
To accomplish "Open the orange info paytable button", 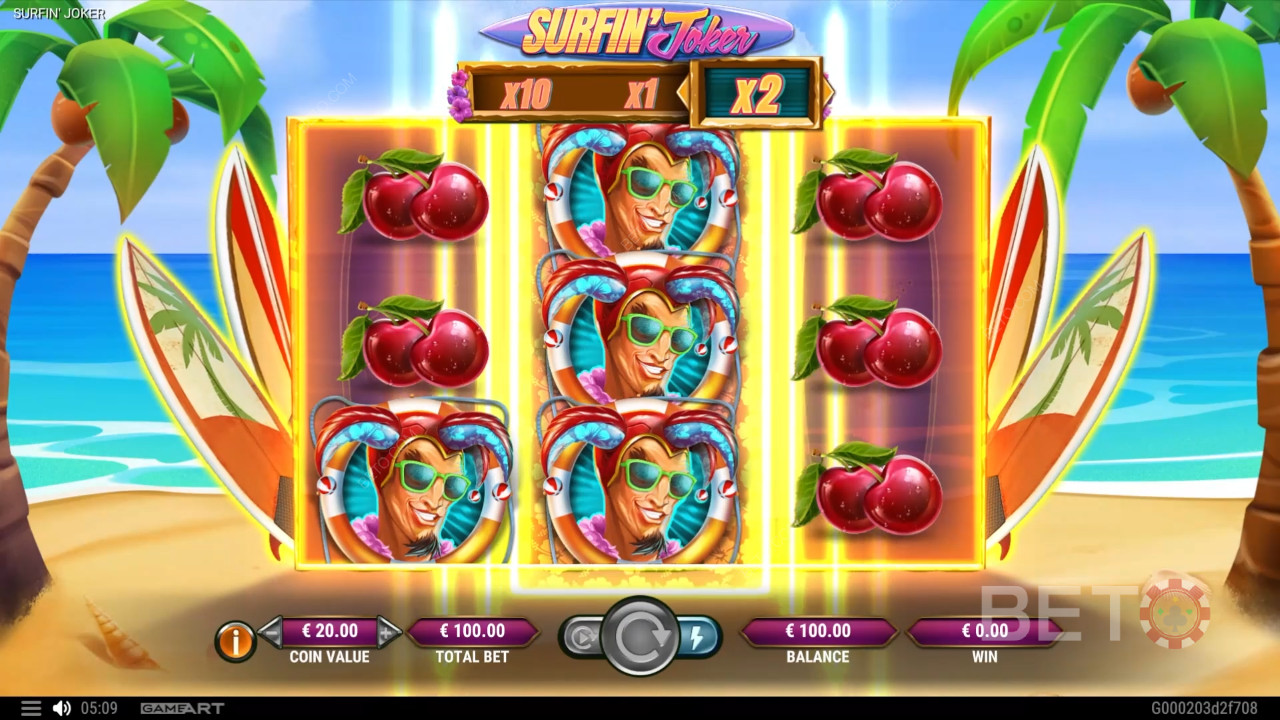I will click(236, 641).
